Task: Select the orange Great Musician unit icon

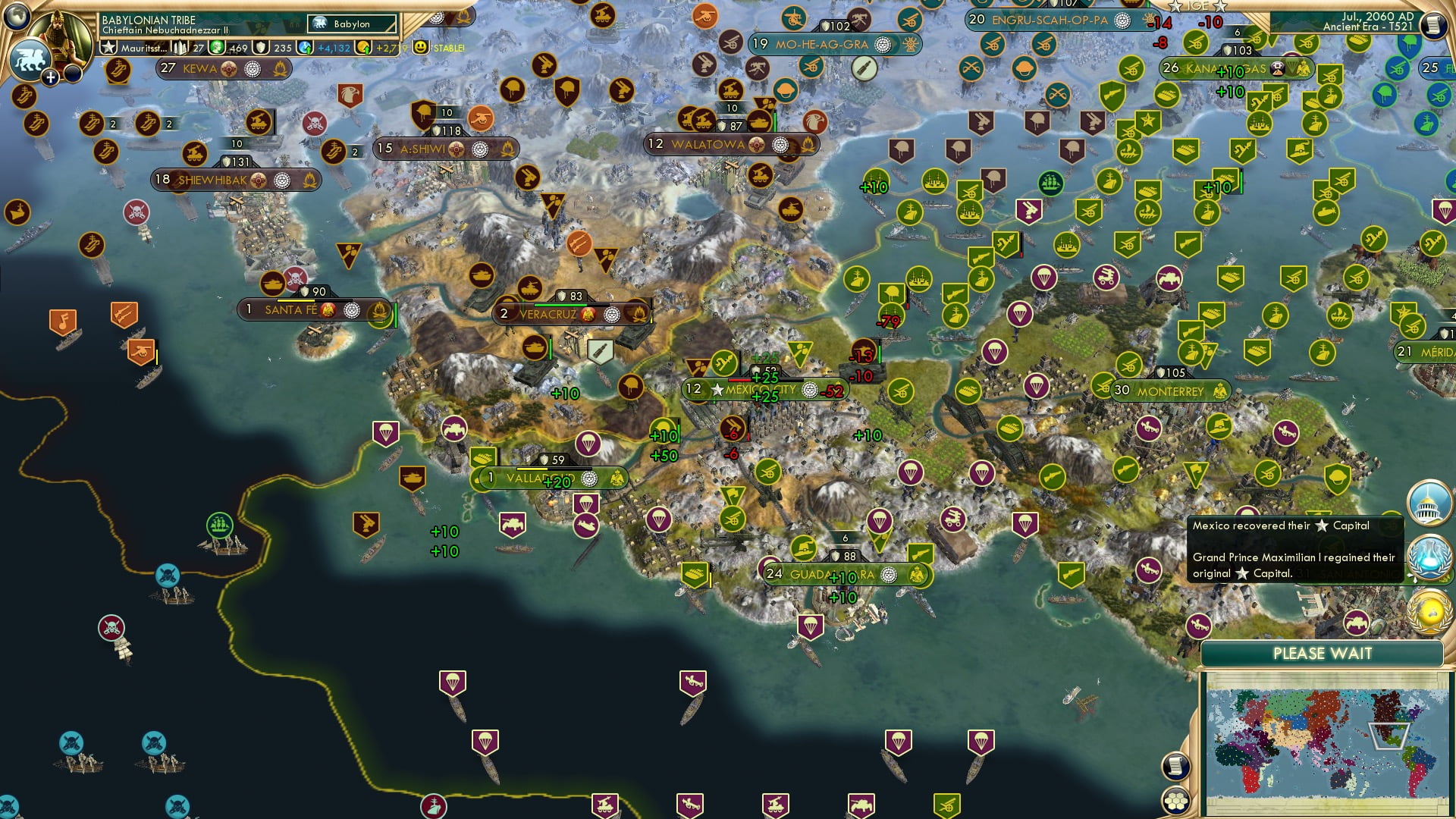Action: click(63, 320)
